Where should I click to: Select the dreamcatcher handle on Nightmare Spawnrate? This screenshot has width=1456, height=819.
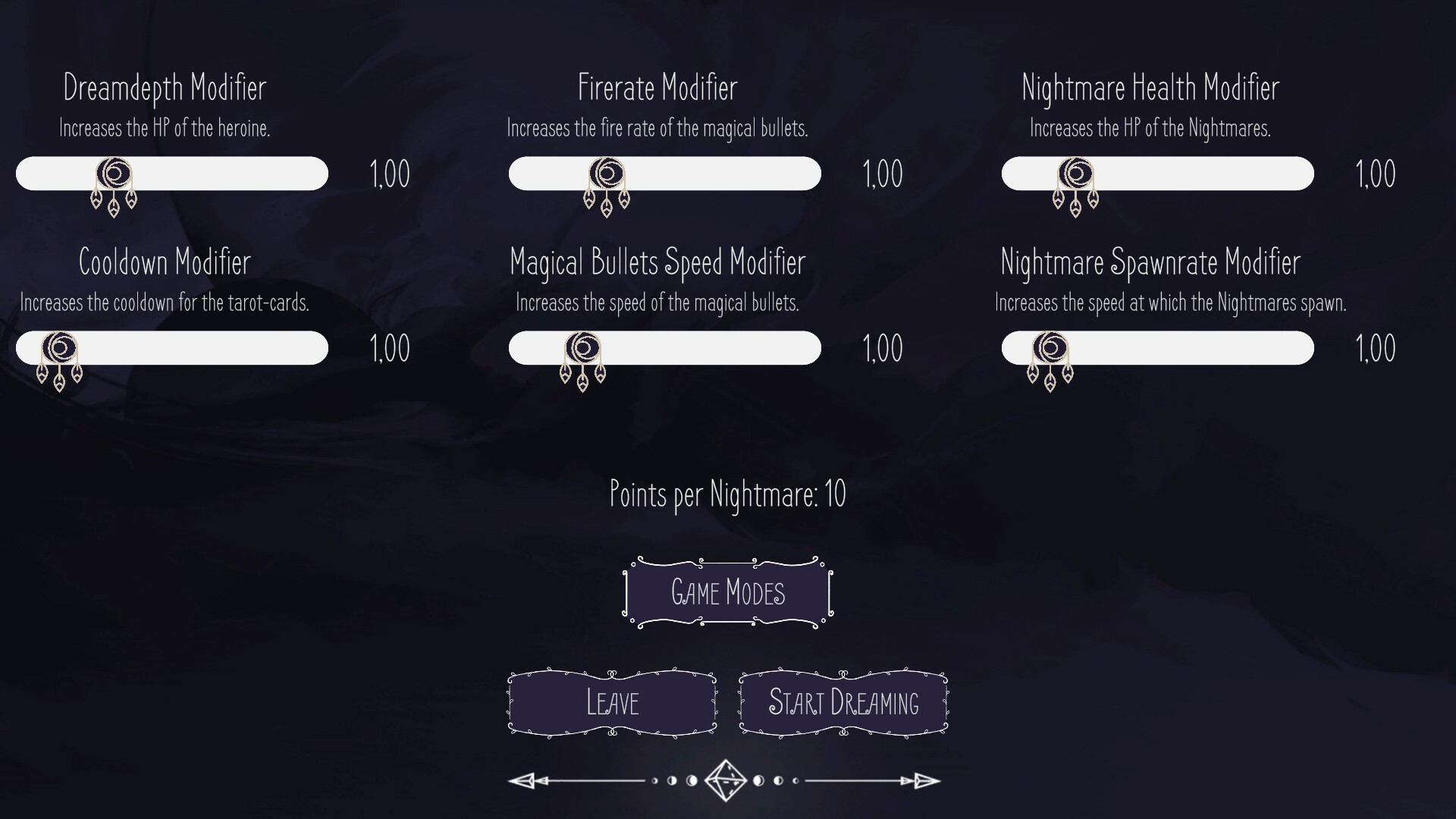(1050, 348)
